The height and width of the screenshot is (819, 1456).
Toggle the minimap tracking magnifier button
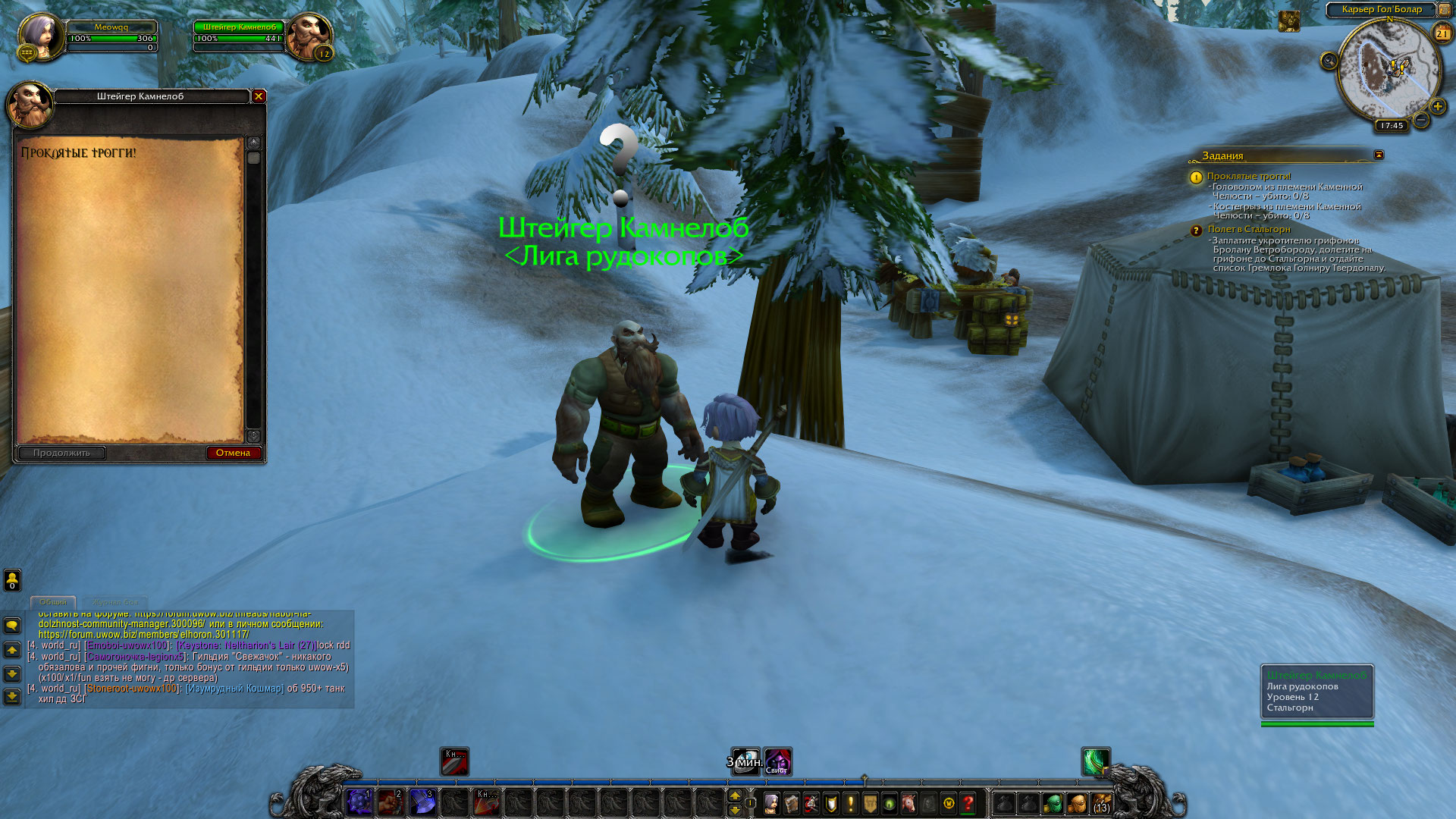point(1329,61)
